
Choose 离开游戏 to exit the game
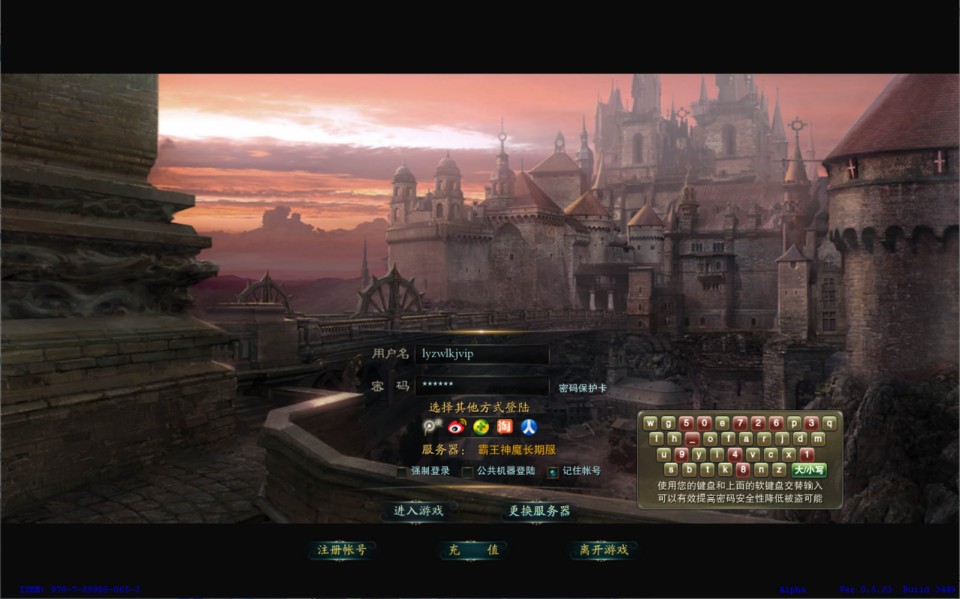(x=603, y=550)
